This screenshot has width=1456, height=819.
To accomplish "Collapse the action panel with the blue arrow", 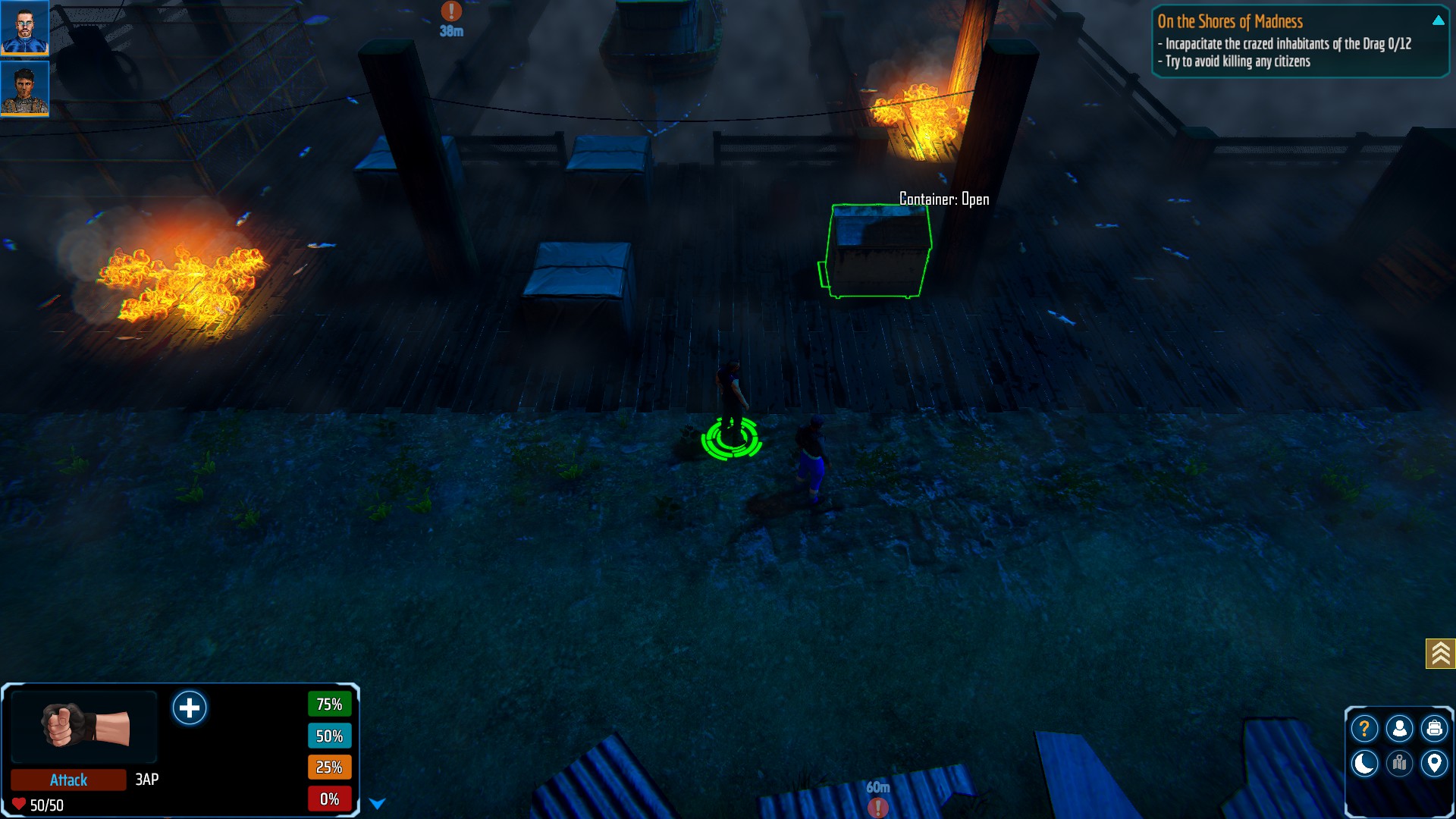I will [x=377, y=804].
